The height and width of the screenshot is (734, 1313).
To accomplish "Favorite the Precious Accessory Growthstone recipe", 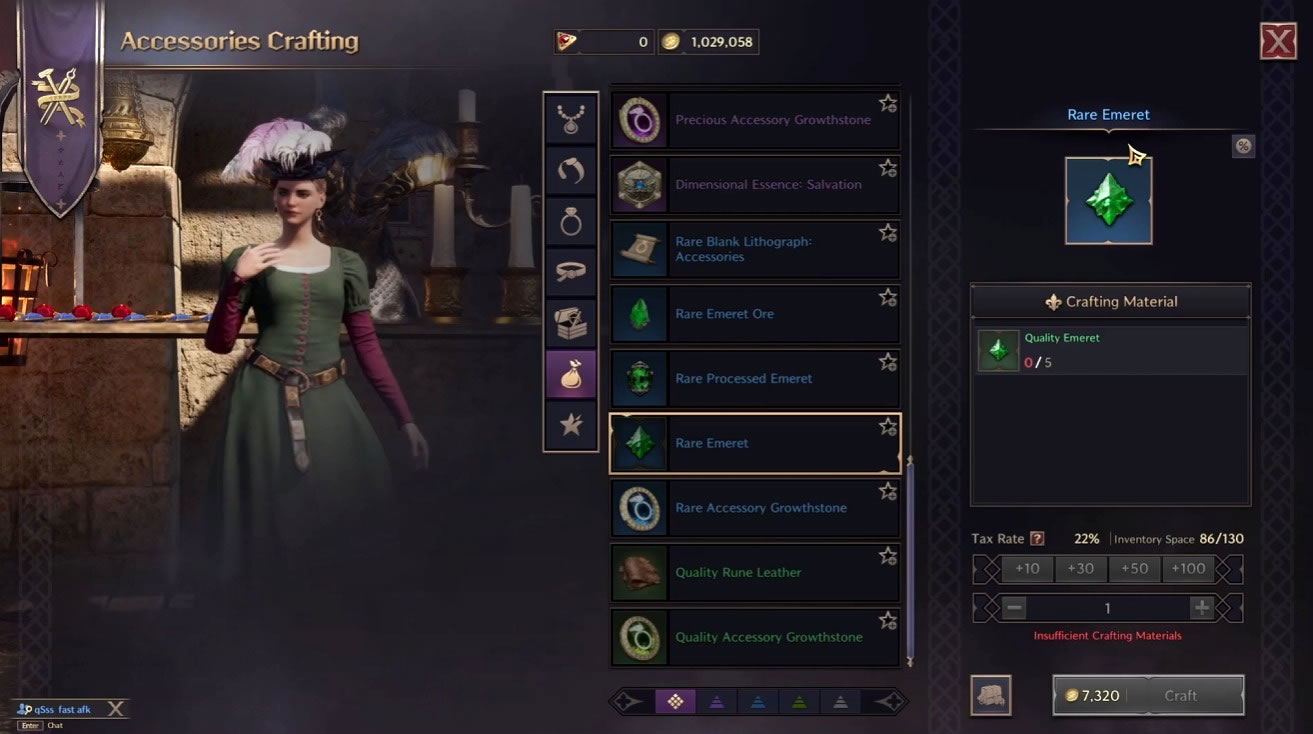I will tap(888, 102).
